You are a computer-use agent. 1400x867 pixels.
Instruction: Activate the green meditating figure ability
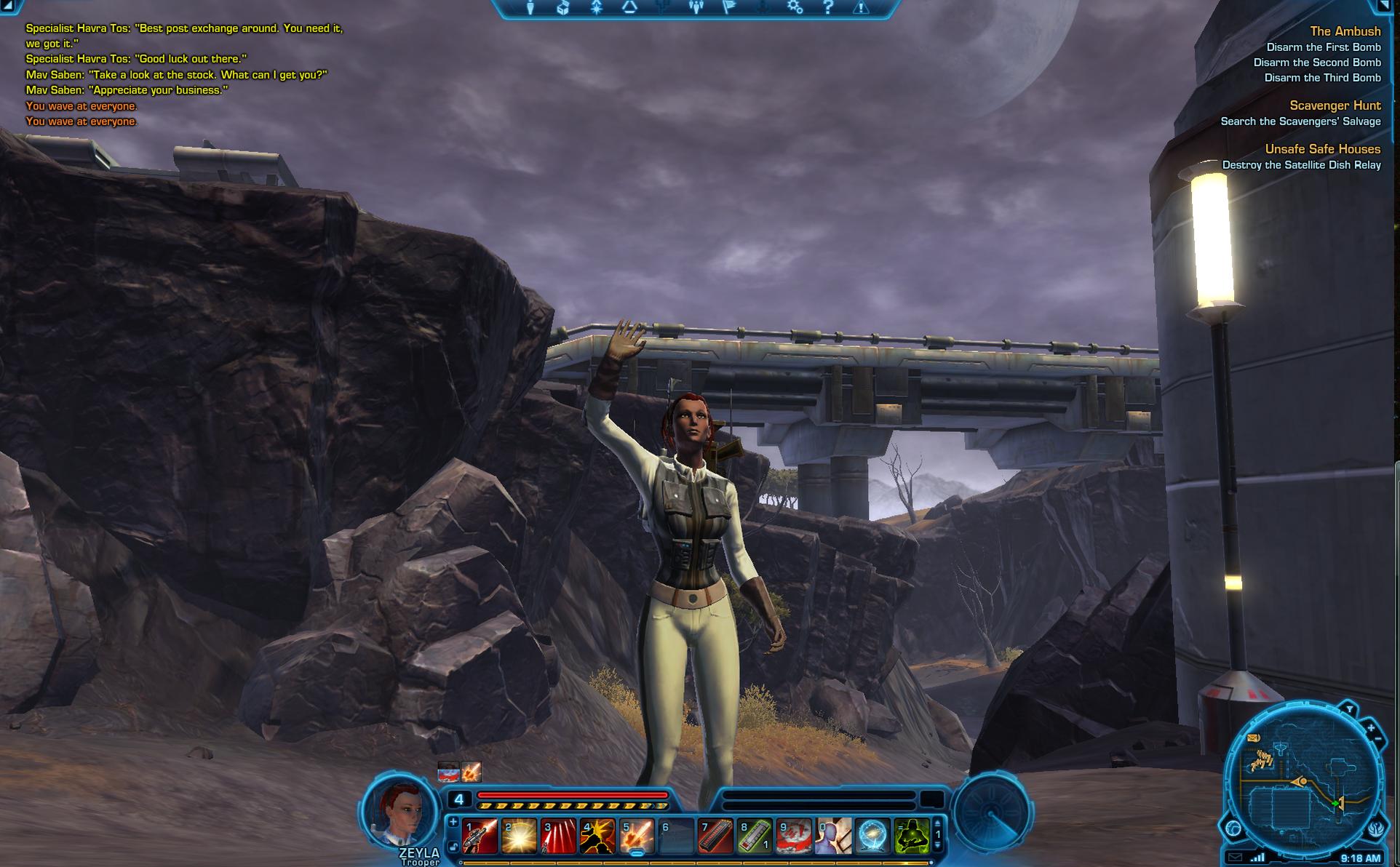coord(912,836)
